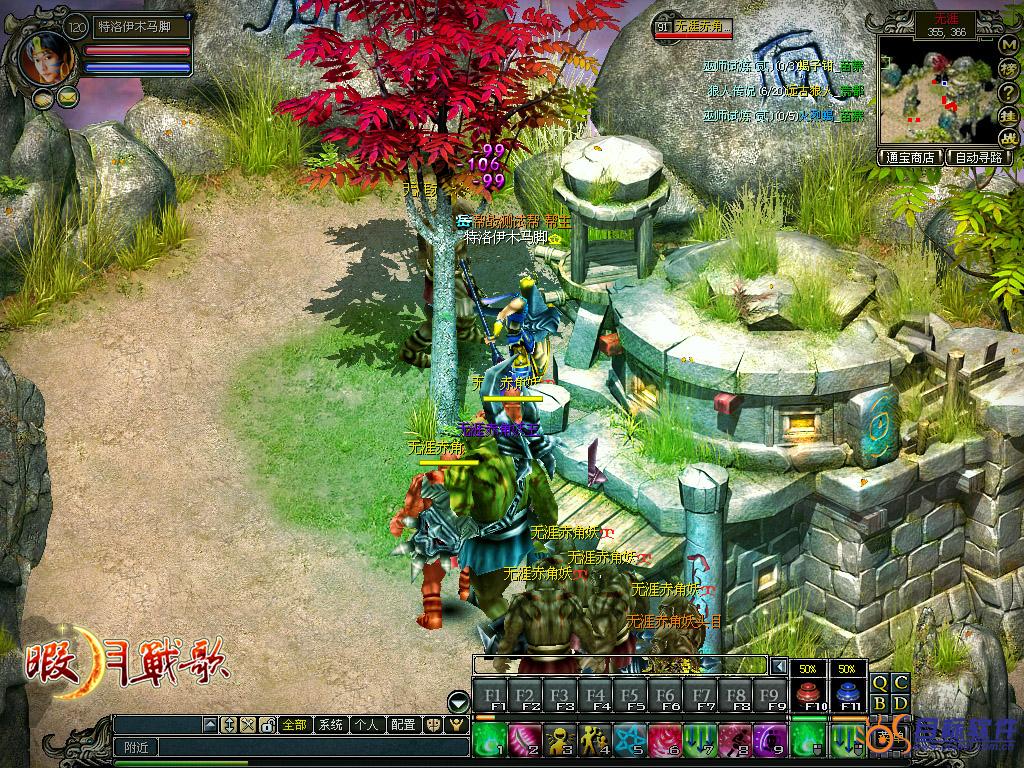Click the player portrait
The image size is (1024, 768).
(x=47, y=58)
